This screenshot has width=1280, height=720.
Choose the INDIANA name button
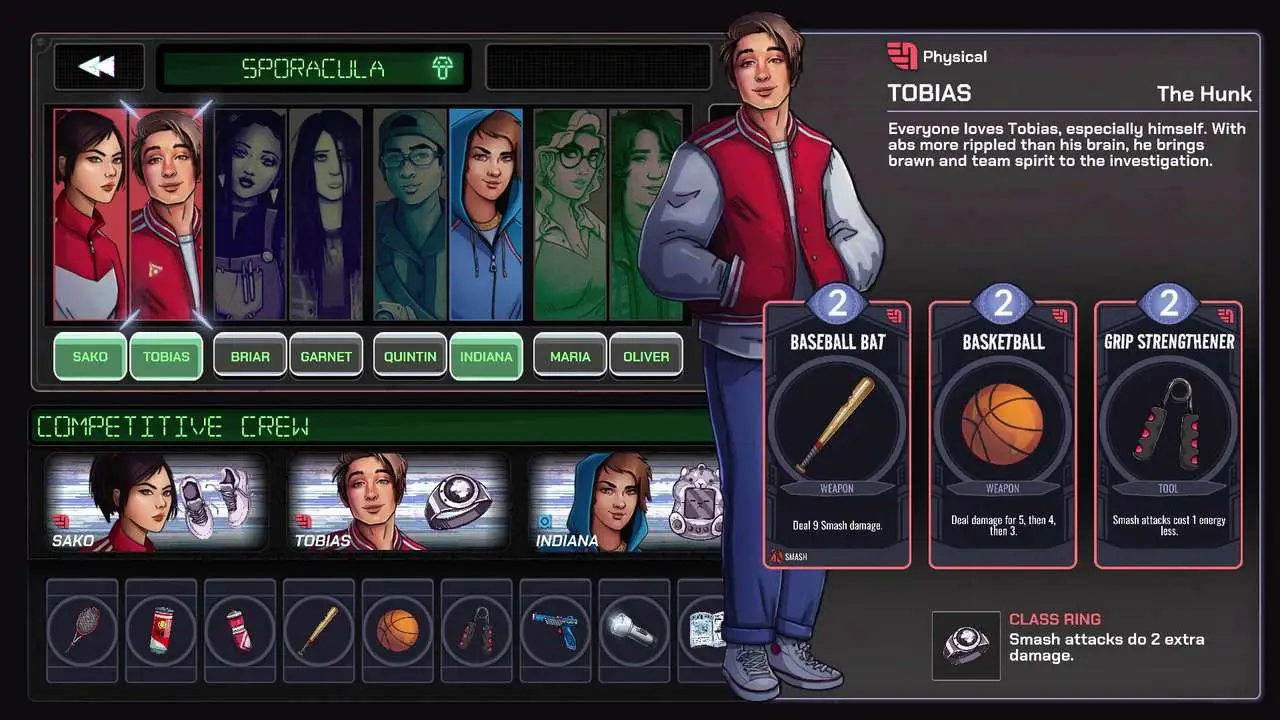(x=486, y=356)
